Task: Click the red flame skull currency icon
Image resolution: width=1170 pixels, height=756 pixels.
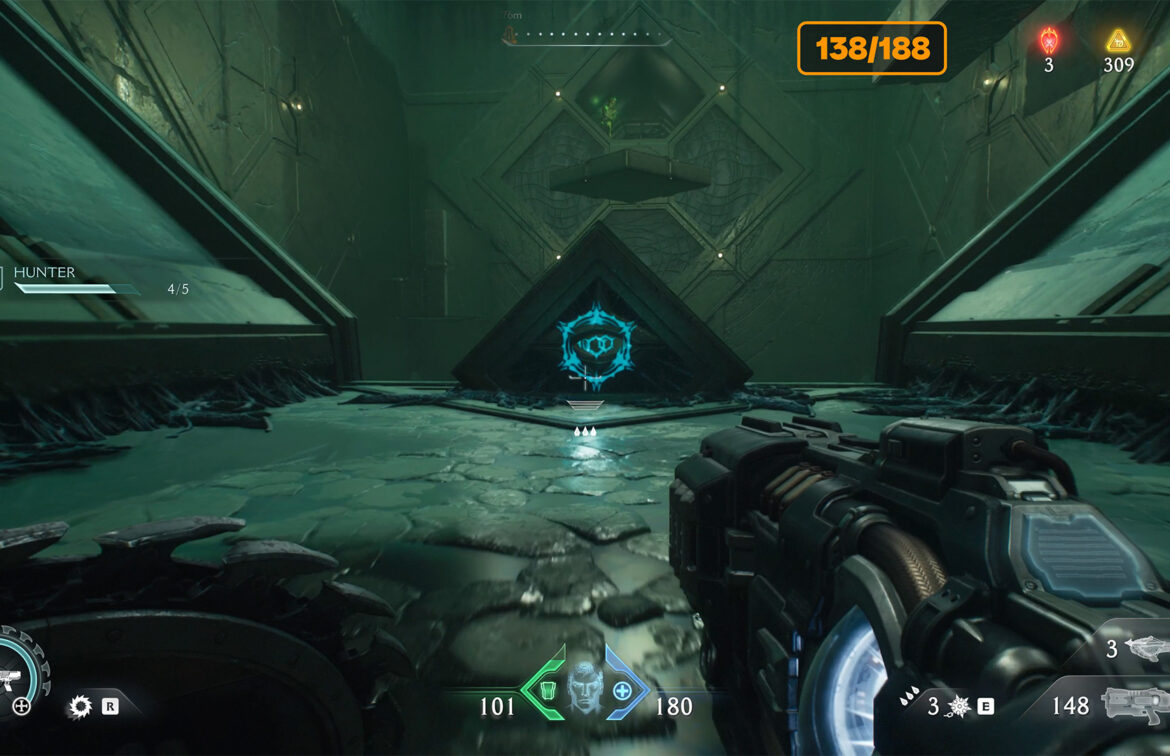Action: pos(1048,41)
